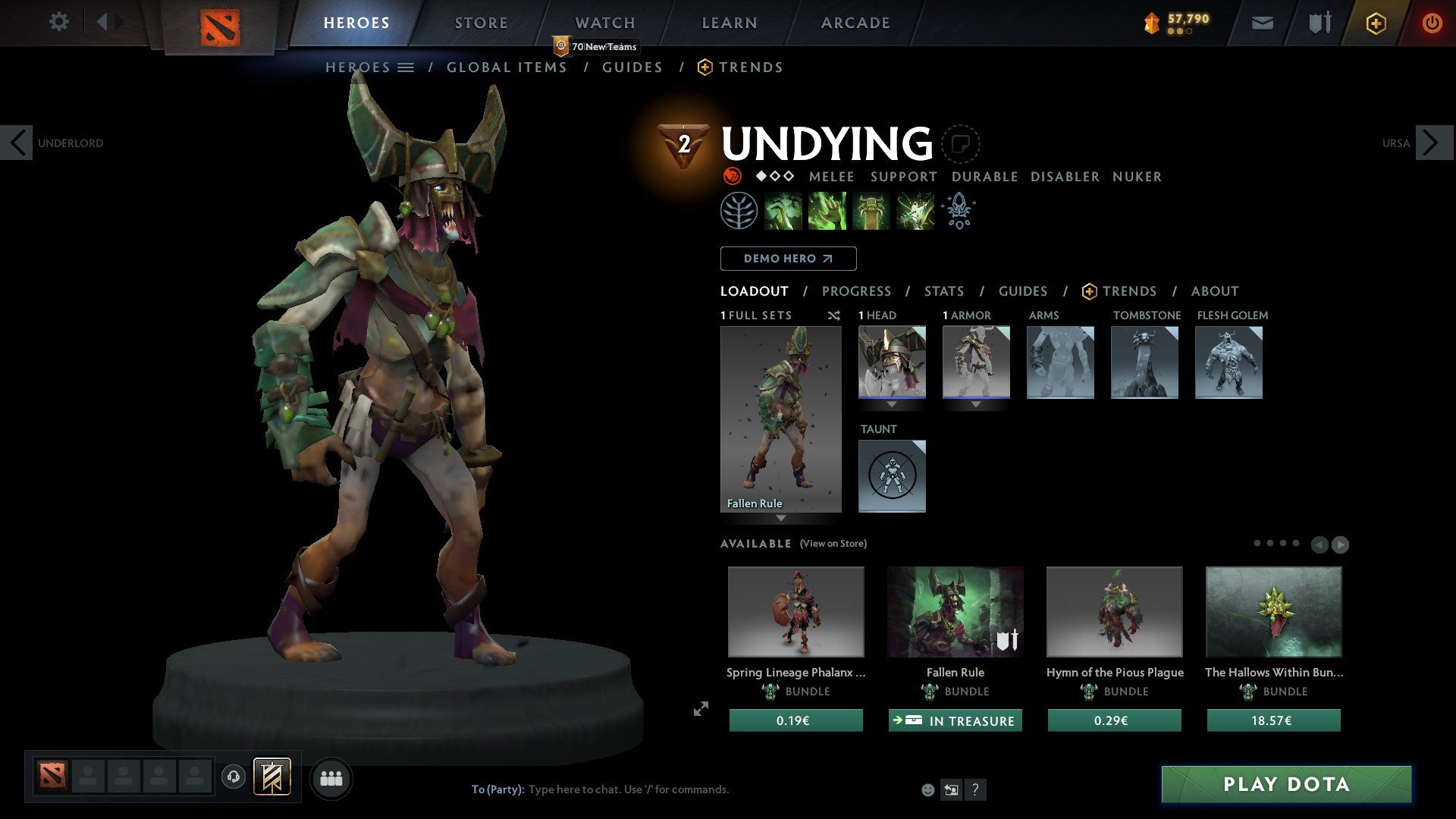Open the friends list icon
Image resolution: width=1456 pixels, height=819 pixels.
331,777
